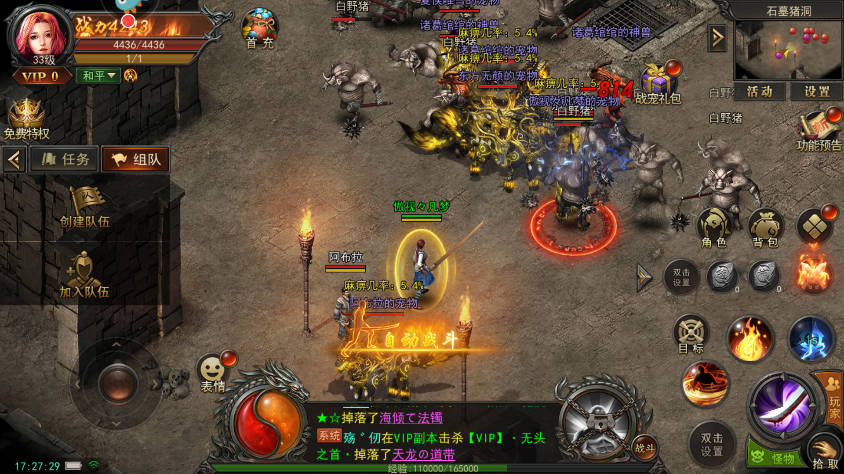The image size is (844, 474).
Task: Open the 石墓猪洞 minimap
Action: pos(788,50)
